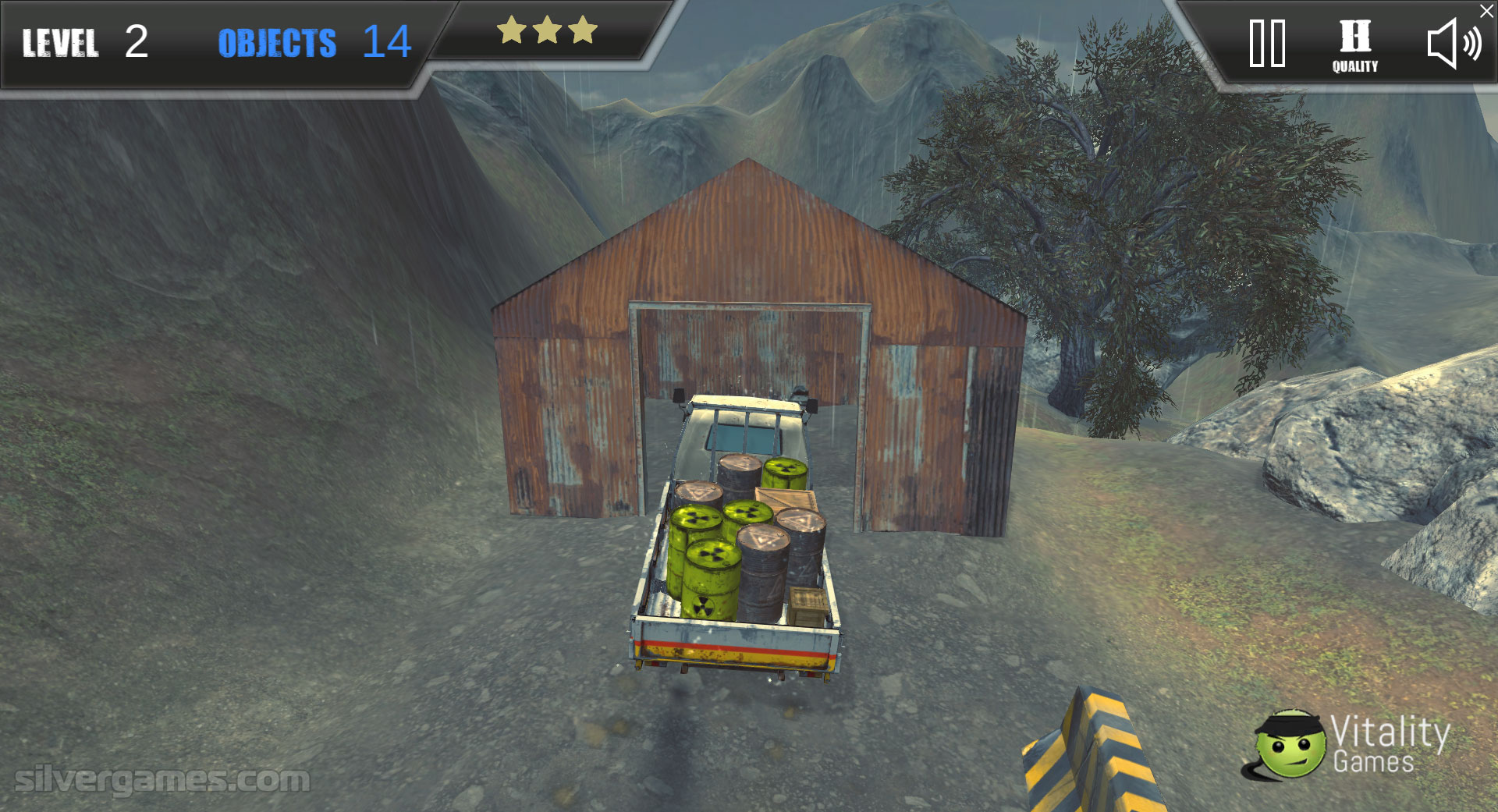Toggle the graphics Quality setting
Viewport: 1498px width, 812px height.
(x=1354, y=45)
